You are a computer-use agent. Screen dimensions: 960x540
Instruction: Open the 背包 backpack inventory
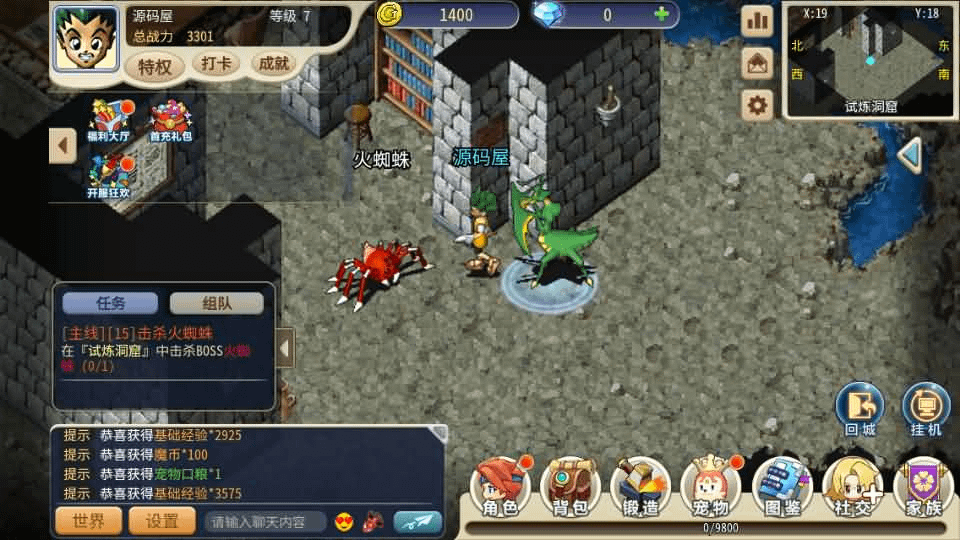[570, 488]
